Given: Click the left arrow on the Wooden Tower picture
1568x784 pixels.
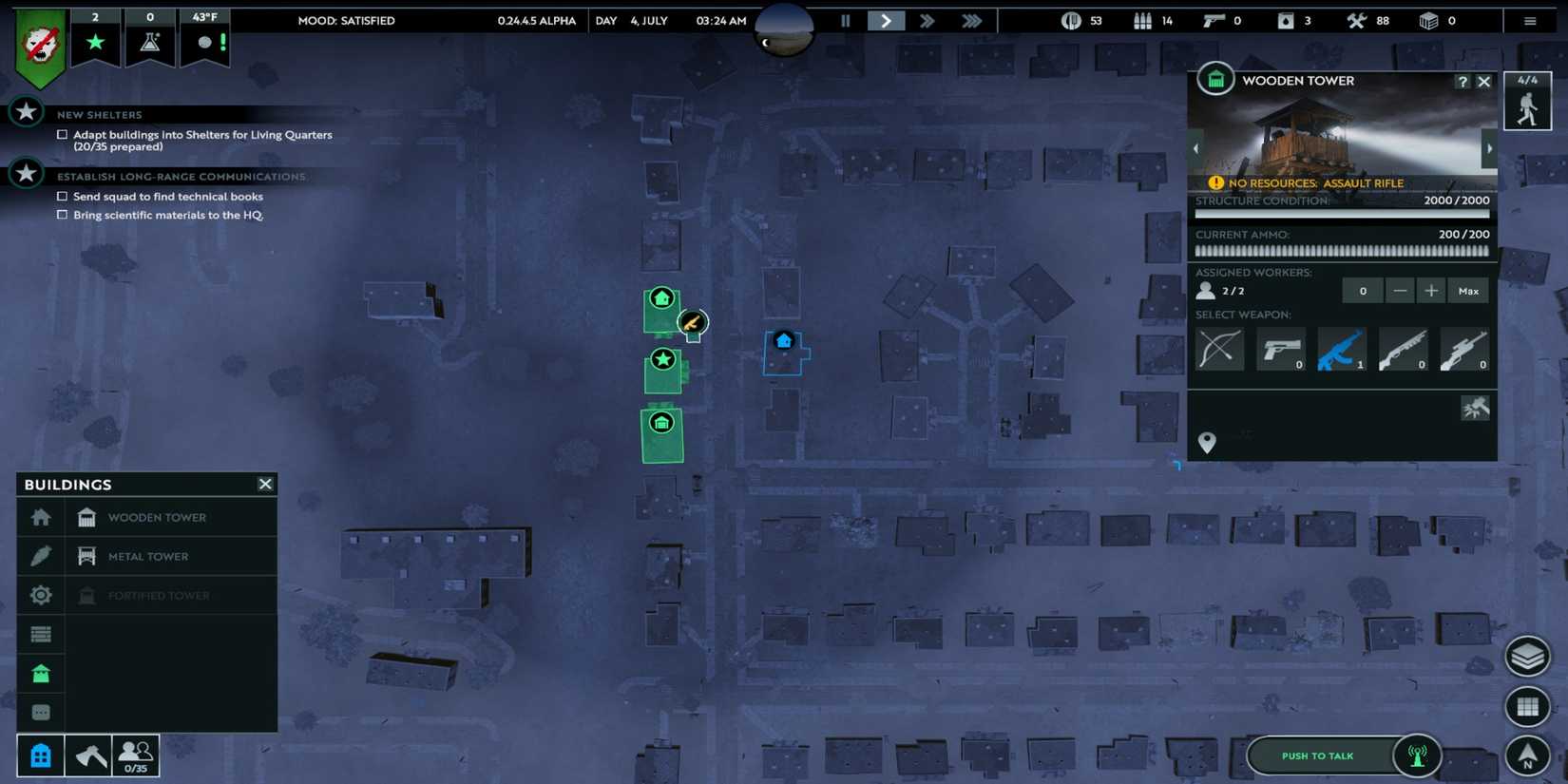Looking at the screenshot, I should (x=1195, y=147).
